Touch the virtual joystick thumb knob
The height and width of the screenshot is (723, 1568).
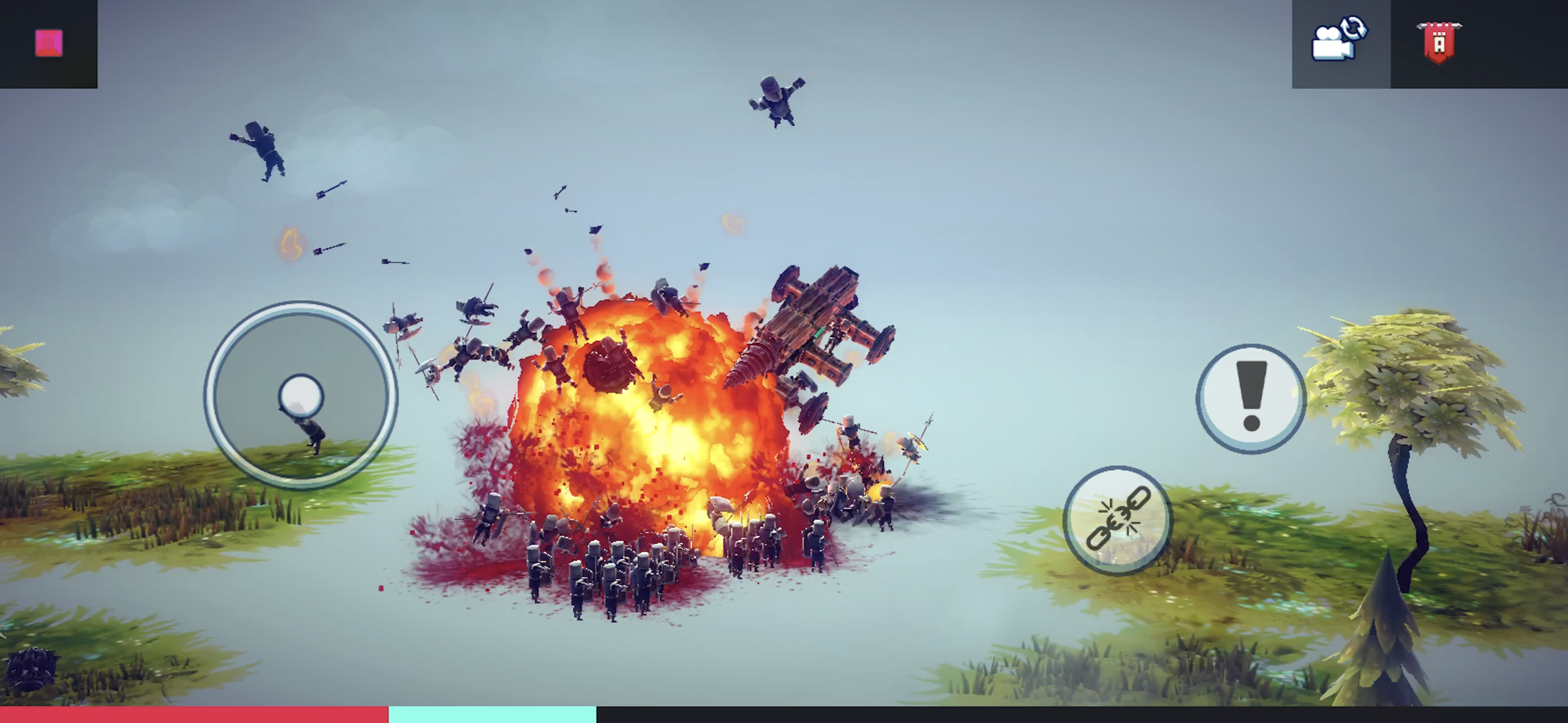[x=301, y=396]
